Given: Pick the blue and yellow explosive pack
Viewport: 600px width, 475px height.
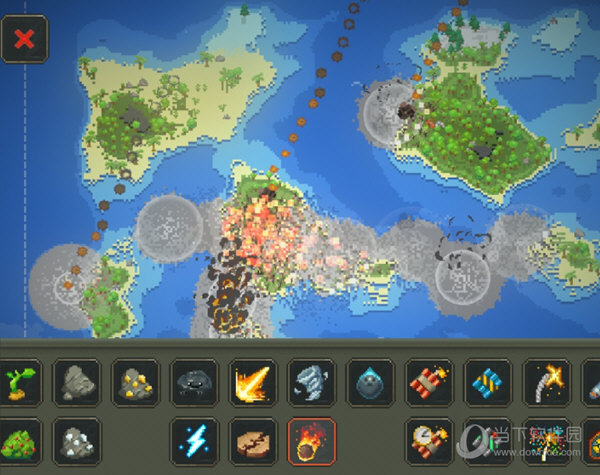Looking at the screenshot, I should pos(488,382).
